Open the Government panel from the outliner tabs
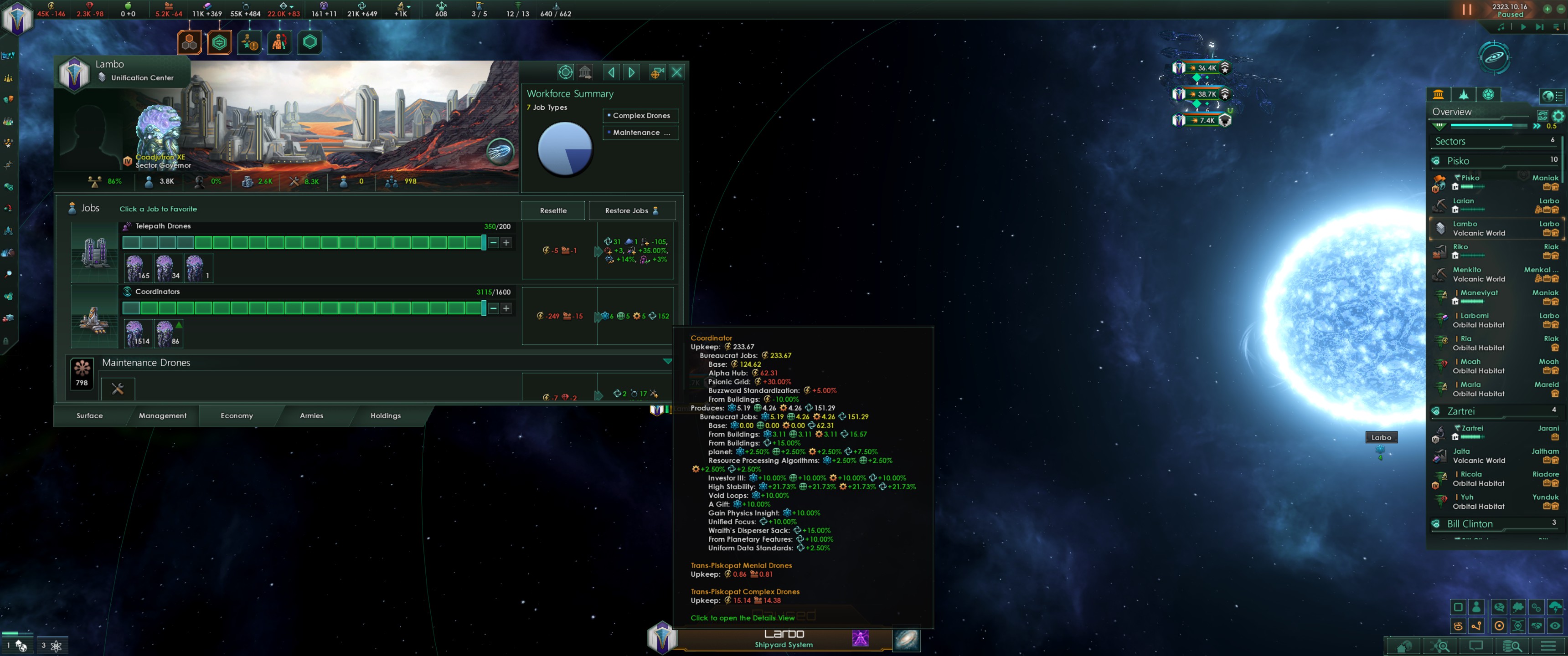This screenshot has width=1568, height=656. tap(1439, 94)
